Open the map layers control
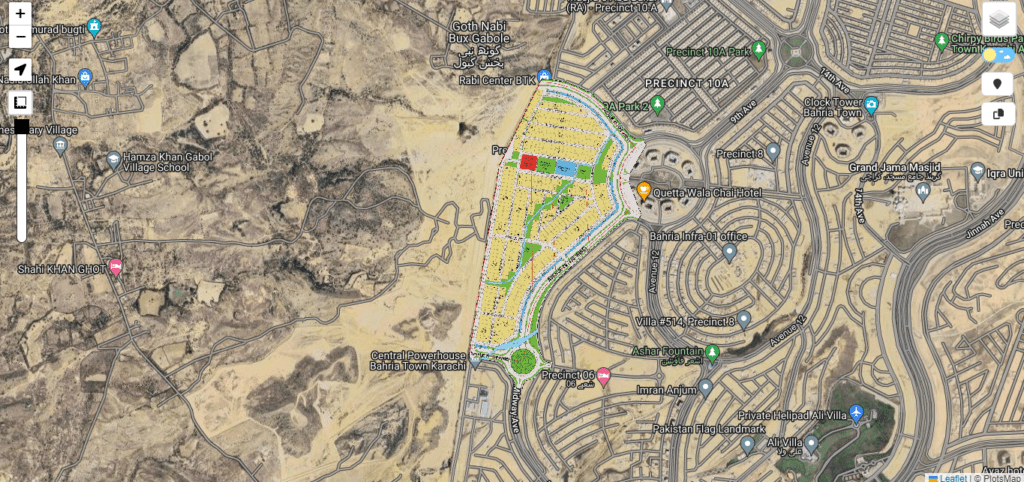 998,19
